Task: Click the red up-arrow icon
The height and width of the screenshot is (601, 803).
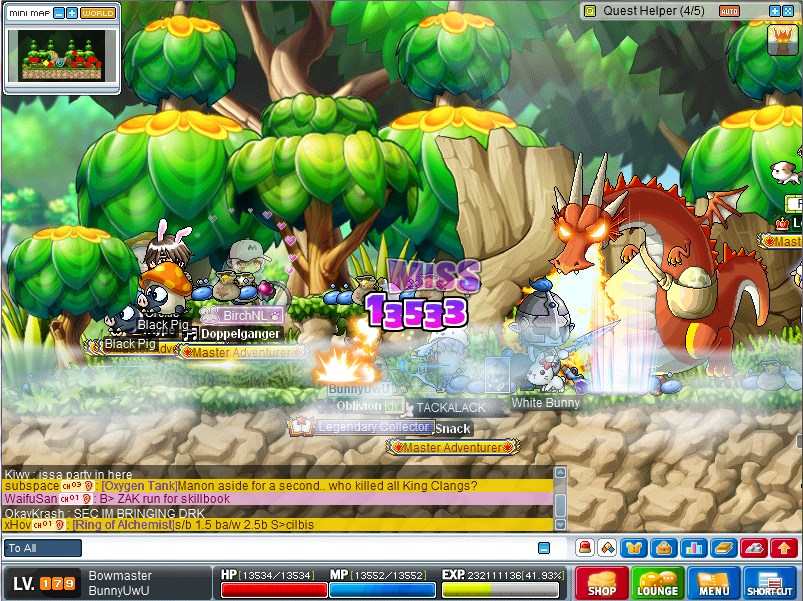Action: [x=784, y=547]
